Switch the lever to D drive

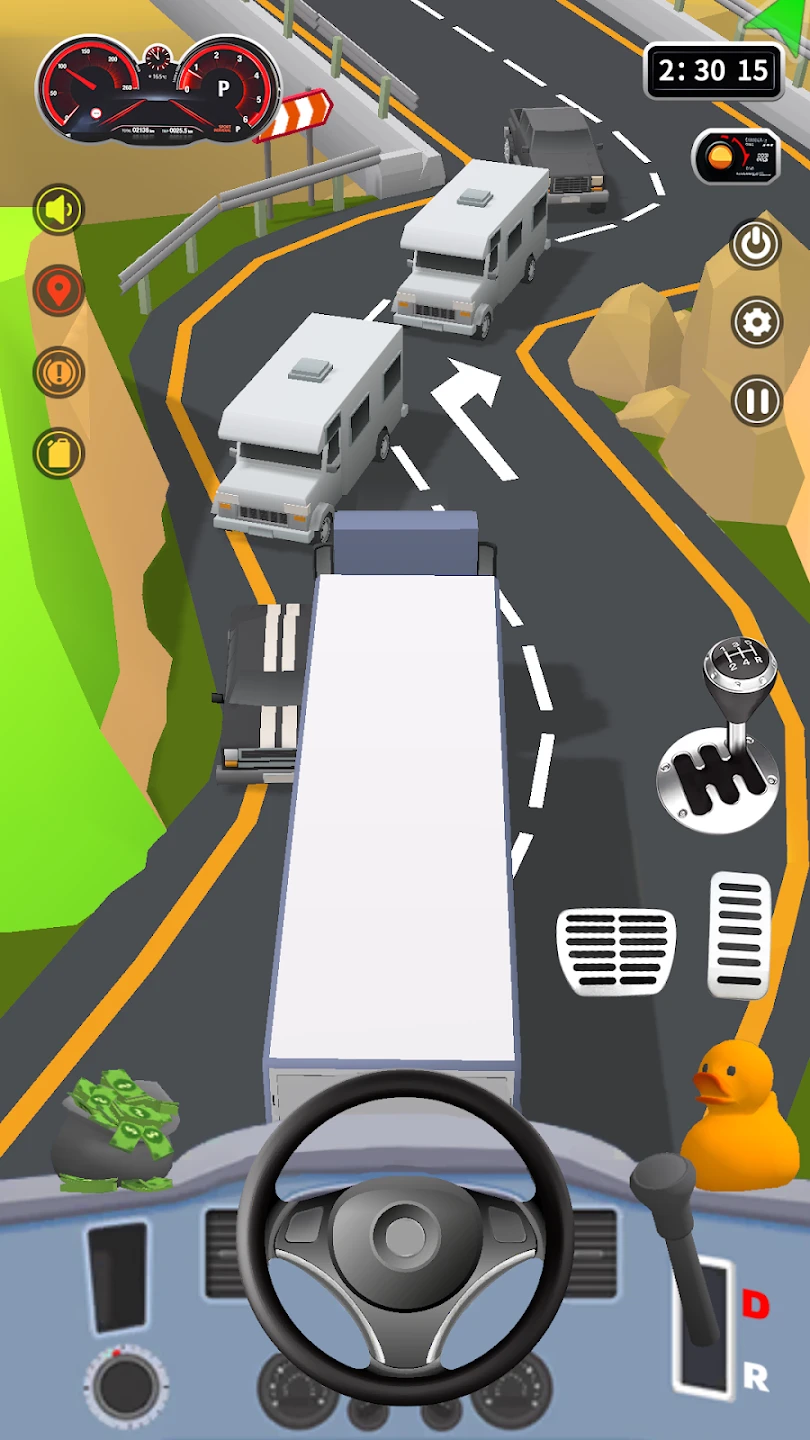click(x=755, y=1304)
